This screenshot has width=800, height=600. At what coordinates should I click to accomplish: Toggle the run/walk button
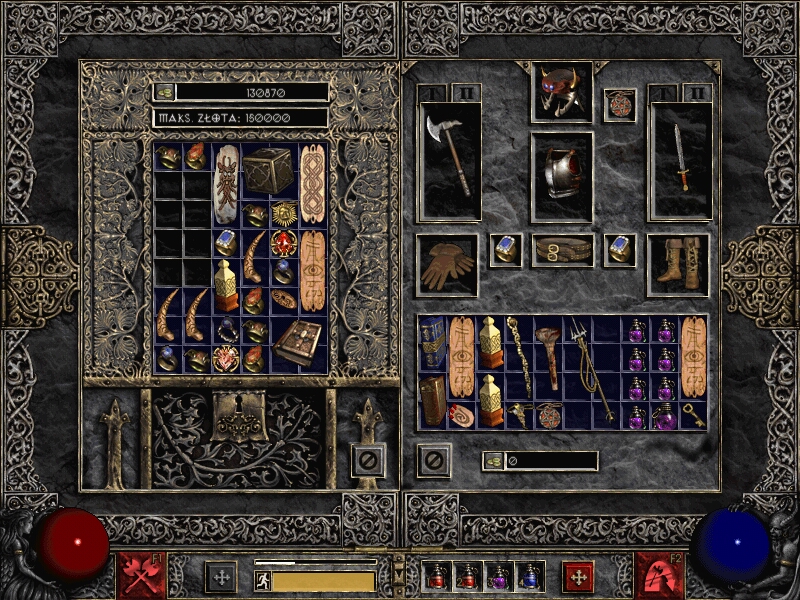tap(263, 581)
